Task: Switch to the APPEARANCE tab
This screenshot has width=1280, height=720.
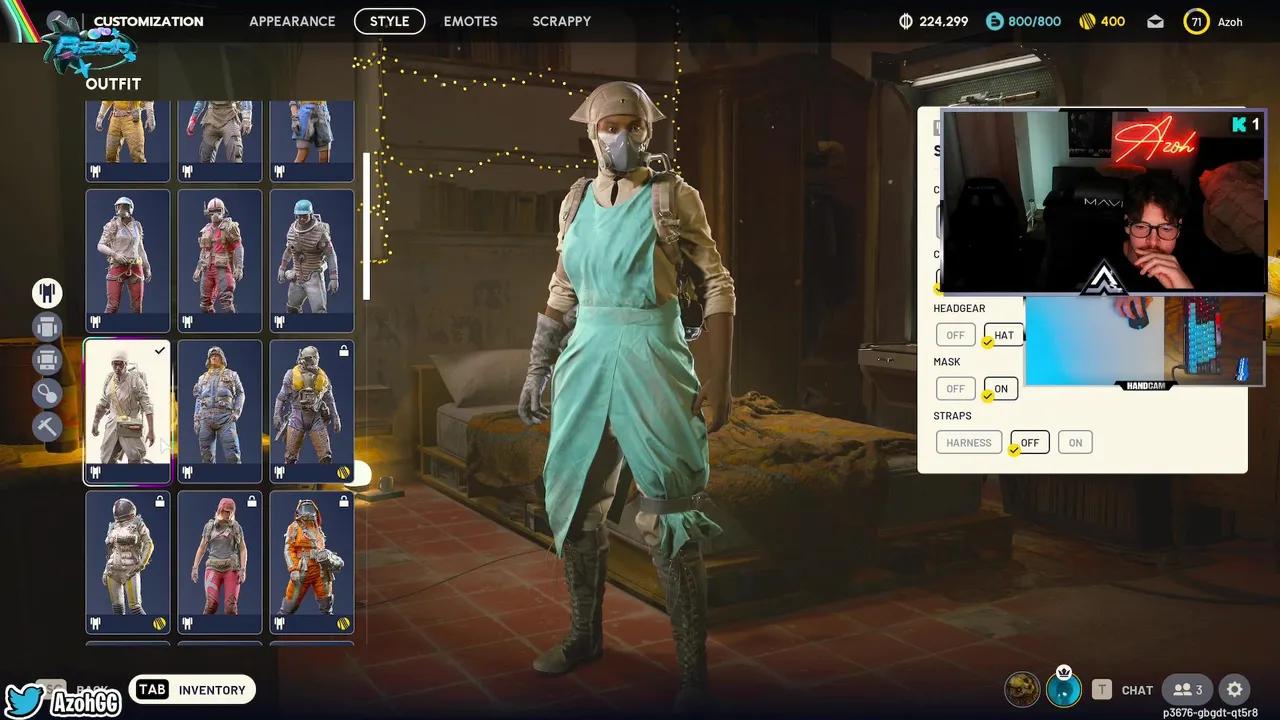Action: [292, 21]
